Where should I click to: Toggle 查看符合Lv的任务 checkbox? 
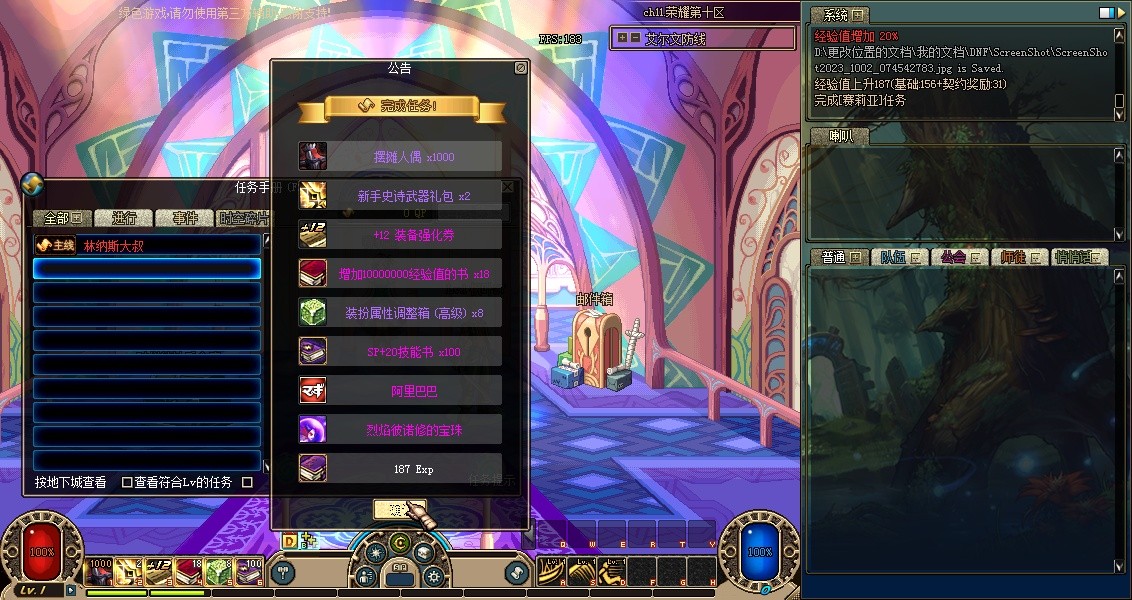coord(127,482)
